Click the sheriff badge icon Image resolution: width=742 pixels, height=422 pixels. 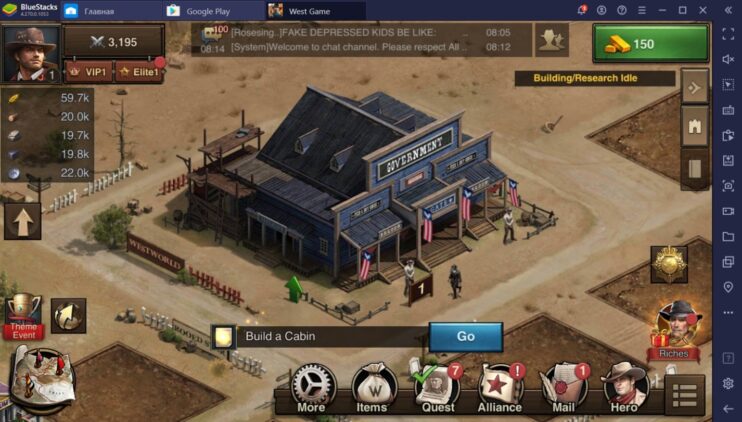[668, 264]
